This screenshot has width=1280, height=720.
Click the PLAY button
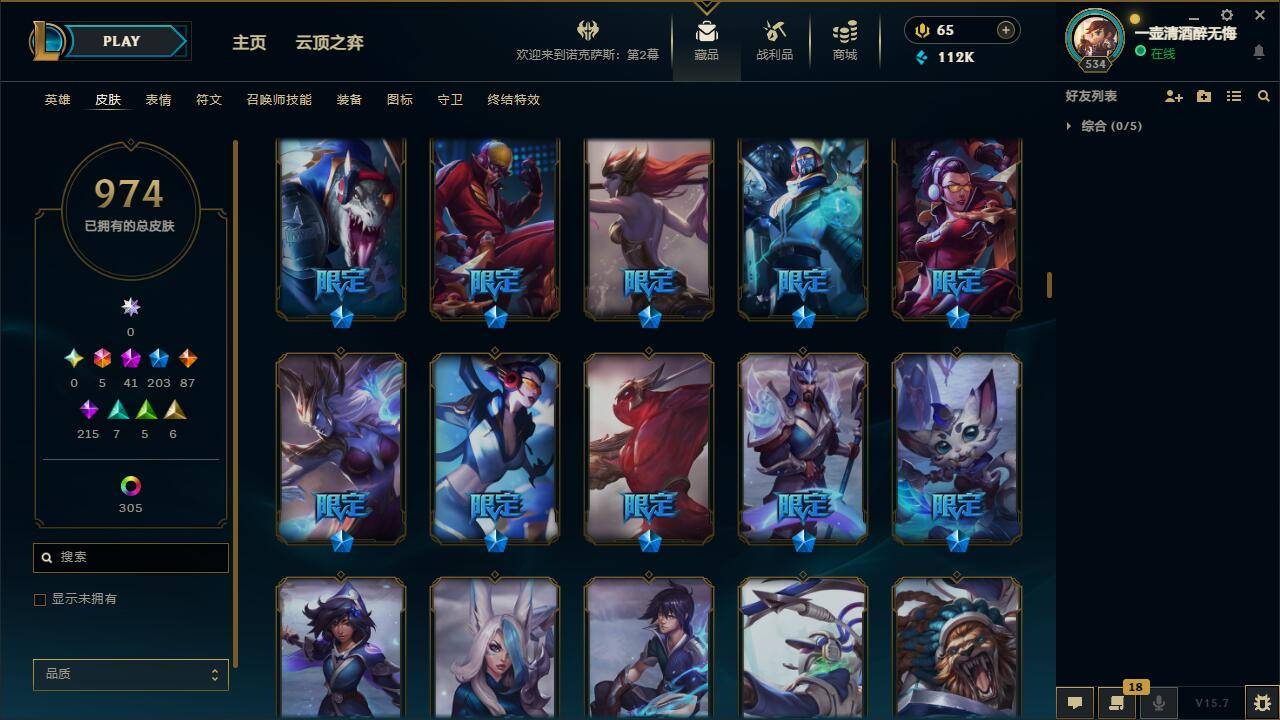coord(122,41)
